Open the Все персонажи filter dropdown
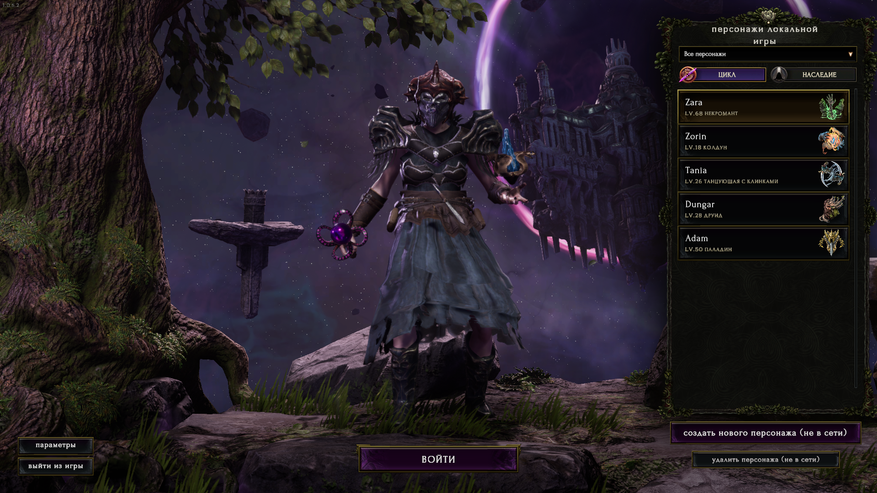This screenshot has height=493, width=877. [767, 53]
